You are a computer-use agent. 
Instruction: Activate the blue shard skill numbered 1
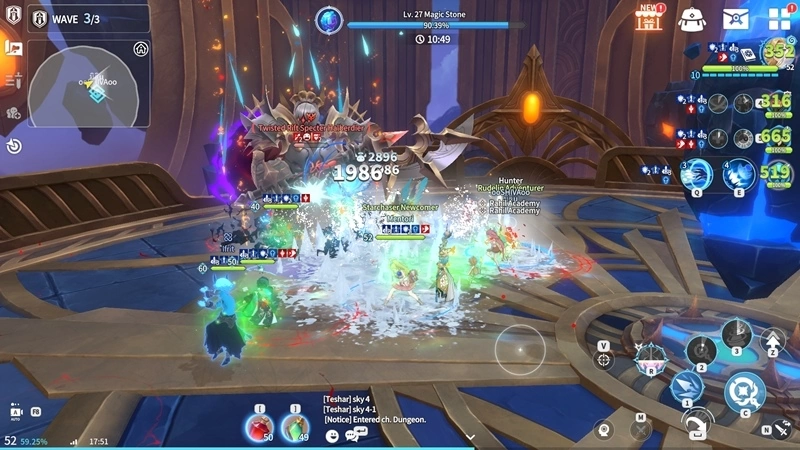(x=686, y=385)
